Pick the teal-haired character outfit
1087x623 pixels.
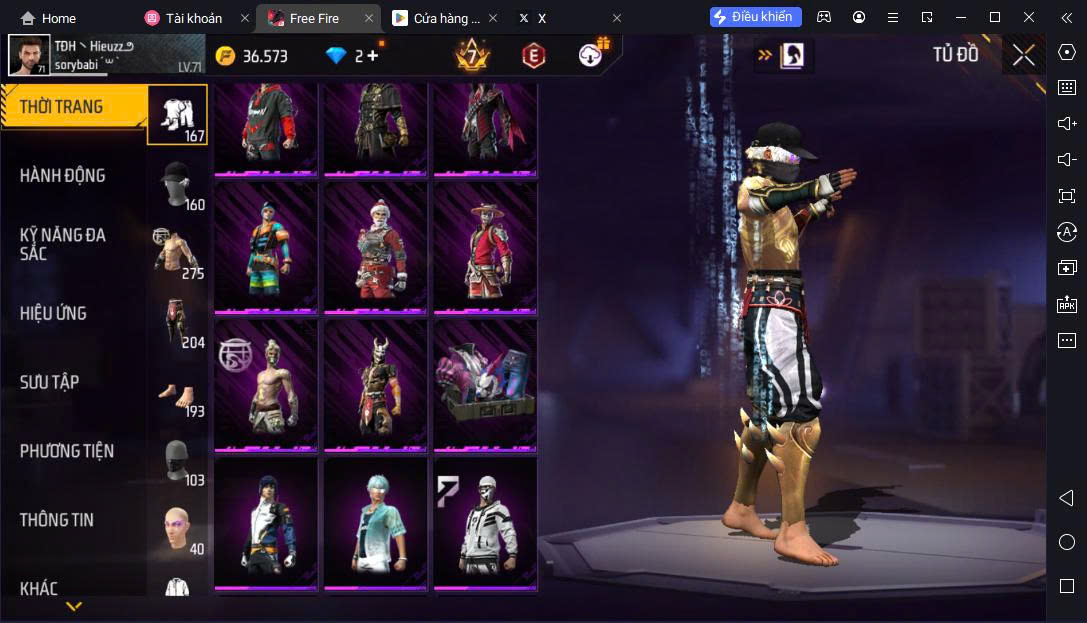(375, 523)
